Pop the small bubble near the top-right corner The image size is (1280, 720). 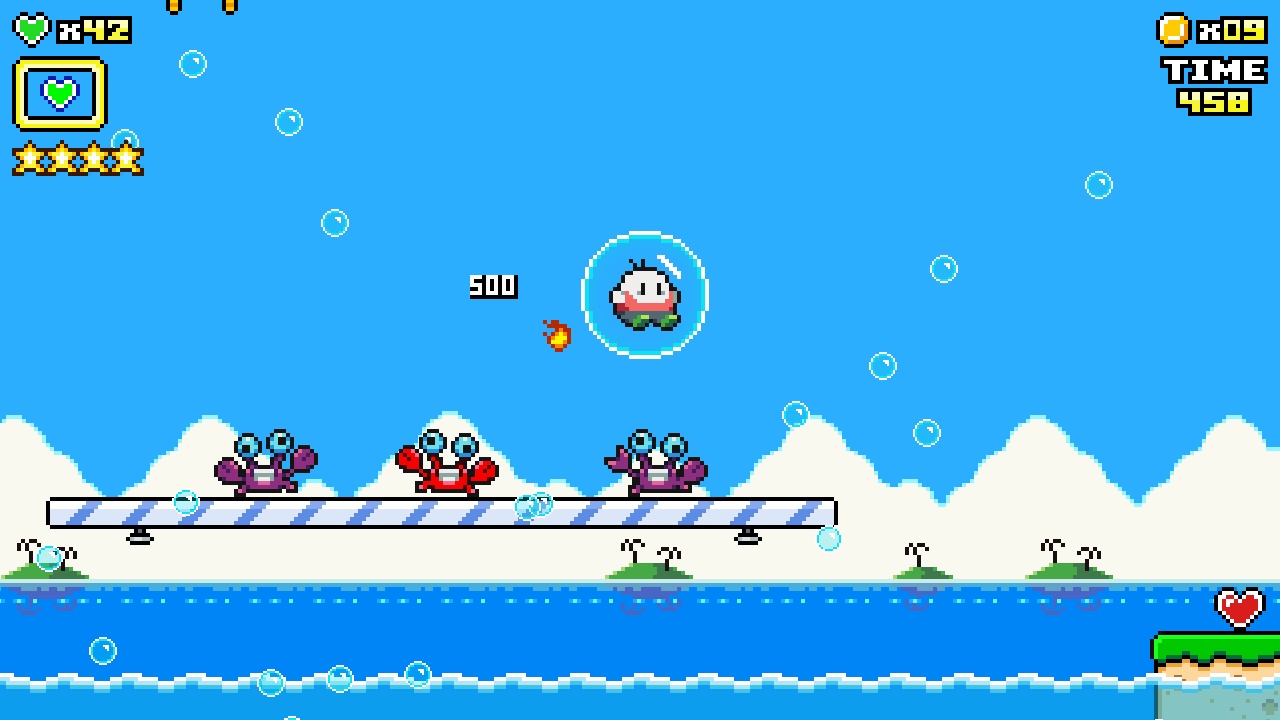[x=1099, y=185]
